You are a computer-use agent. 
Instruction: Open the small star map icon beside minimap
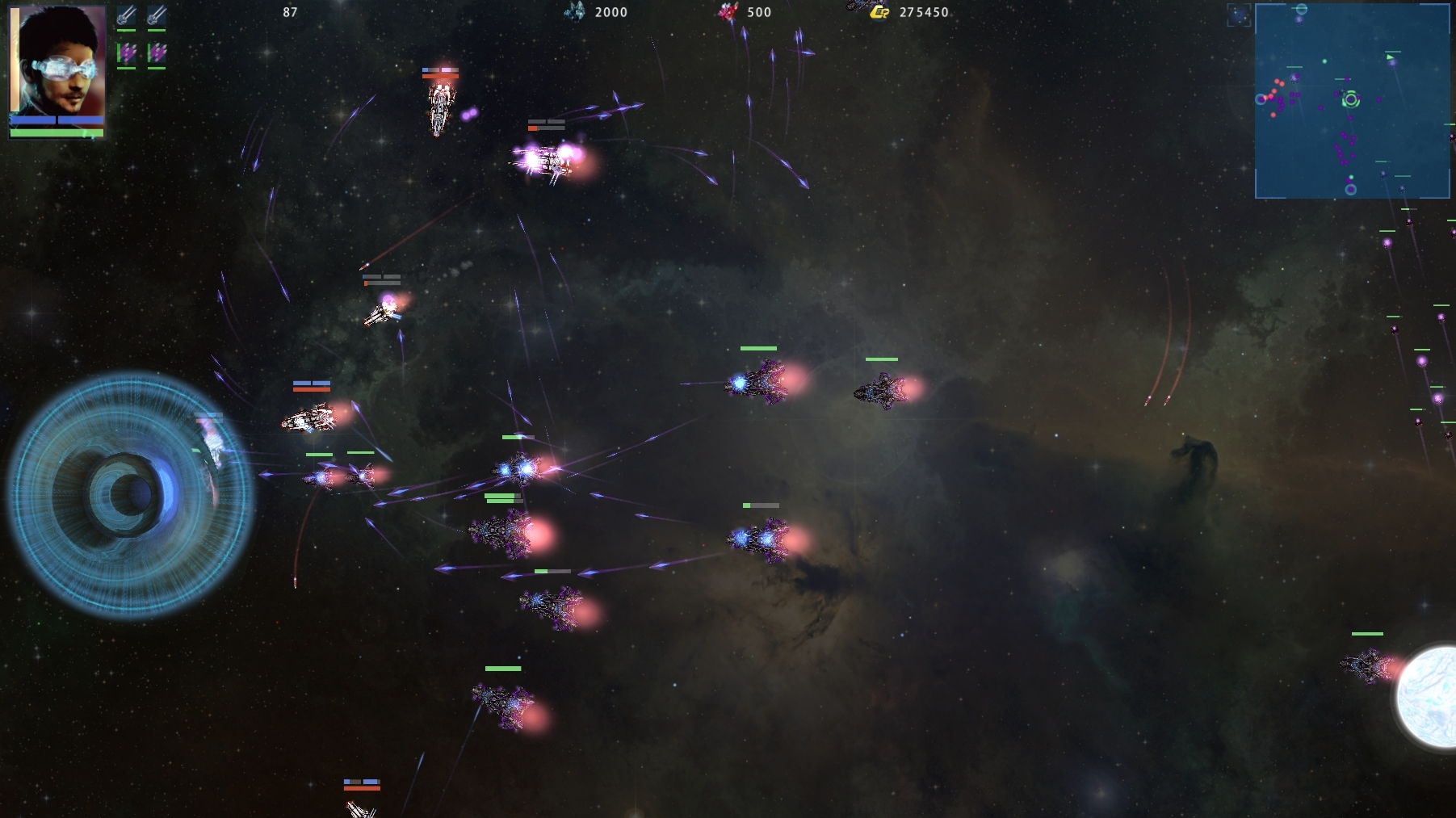1238,15
